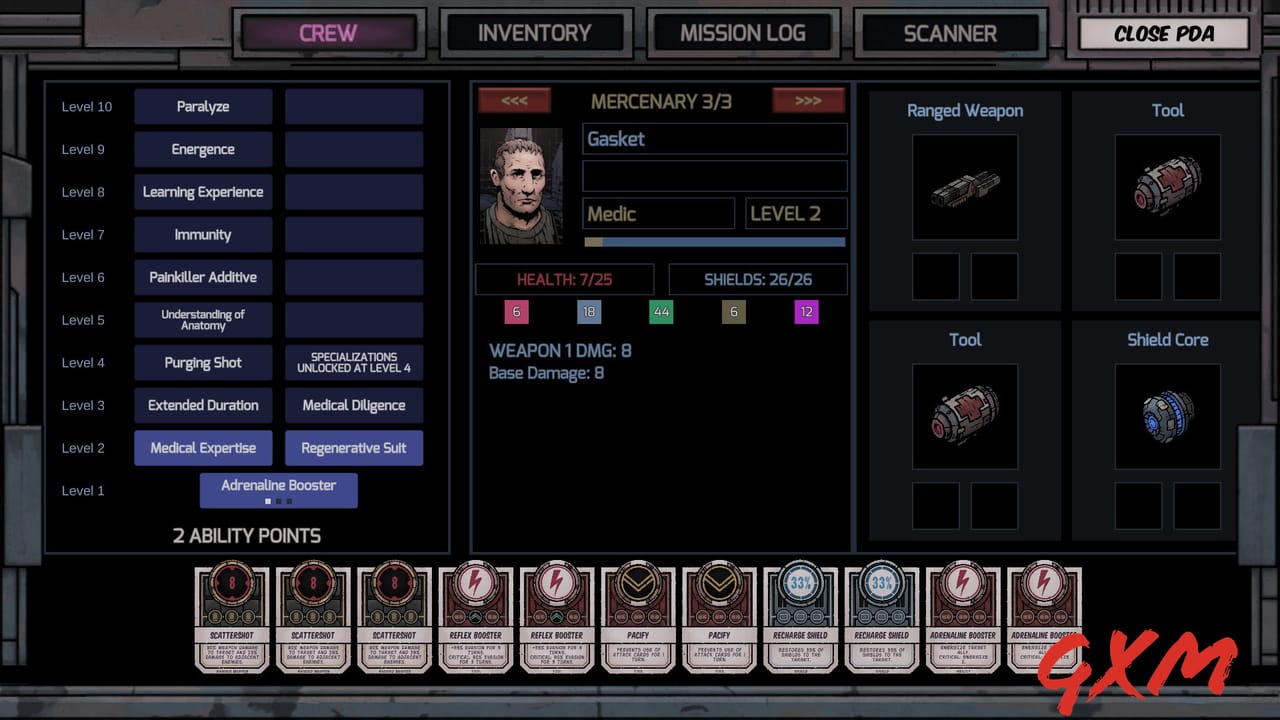Image resolution: width=1280 pixels, height=720 pixels.
Task: Enable the Medical Expertise ability
Action: pyautogui.click(x=203, y=448)
